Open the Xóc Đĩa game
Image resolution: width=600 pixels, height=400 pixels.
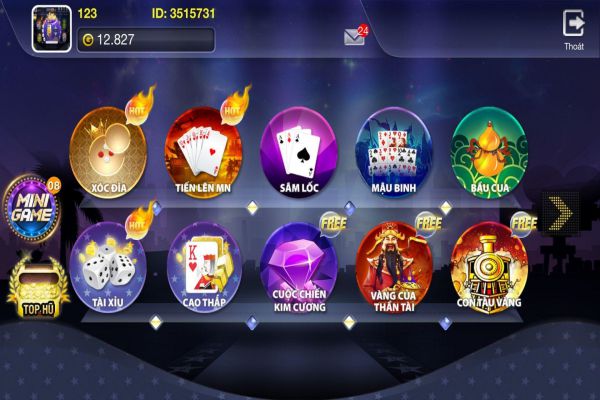108,150
